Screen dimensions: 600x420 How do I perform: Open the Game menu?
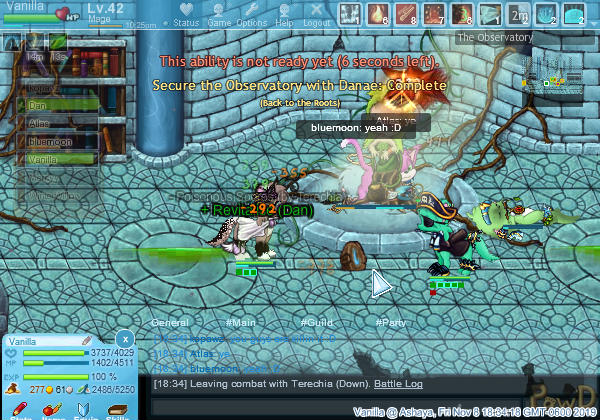click(x=219, y=21)
